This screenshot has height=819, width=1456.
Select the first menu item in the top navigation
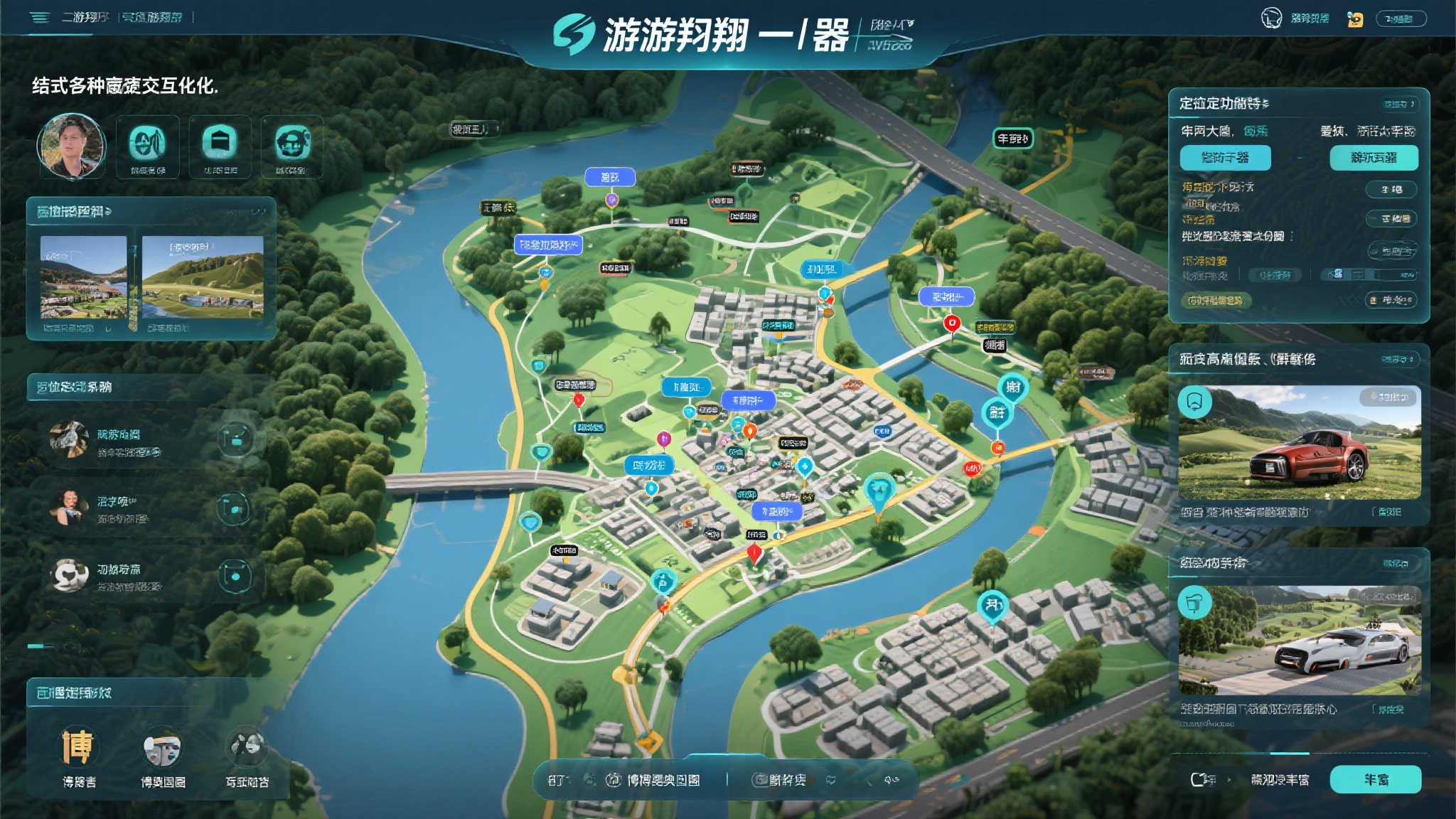85,18
